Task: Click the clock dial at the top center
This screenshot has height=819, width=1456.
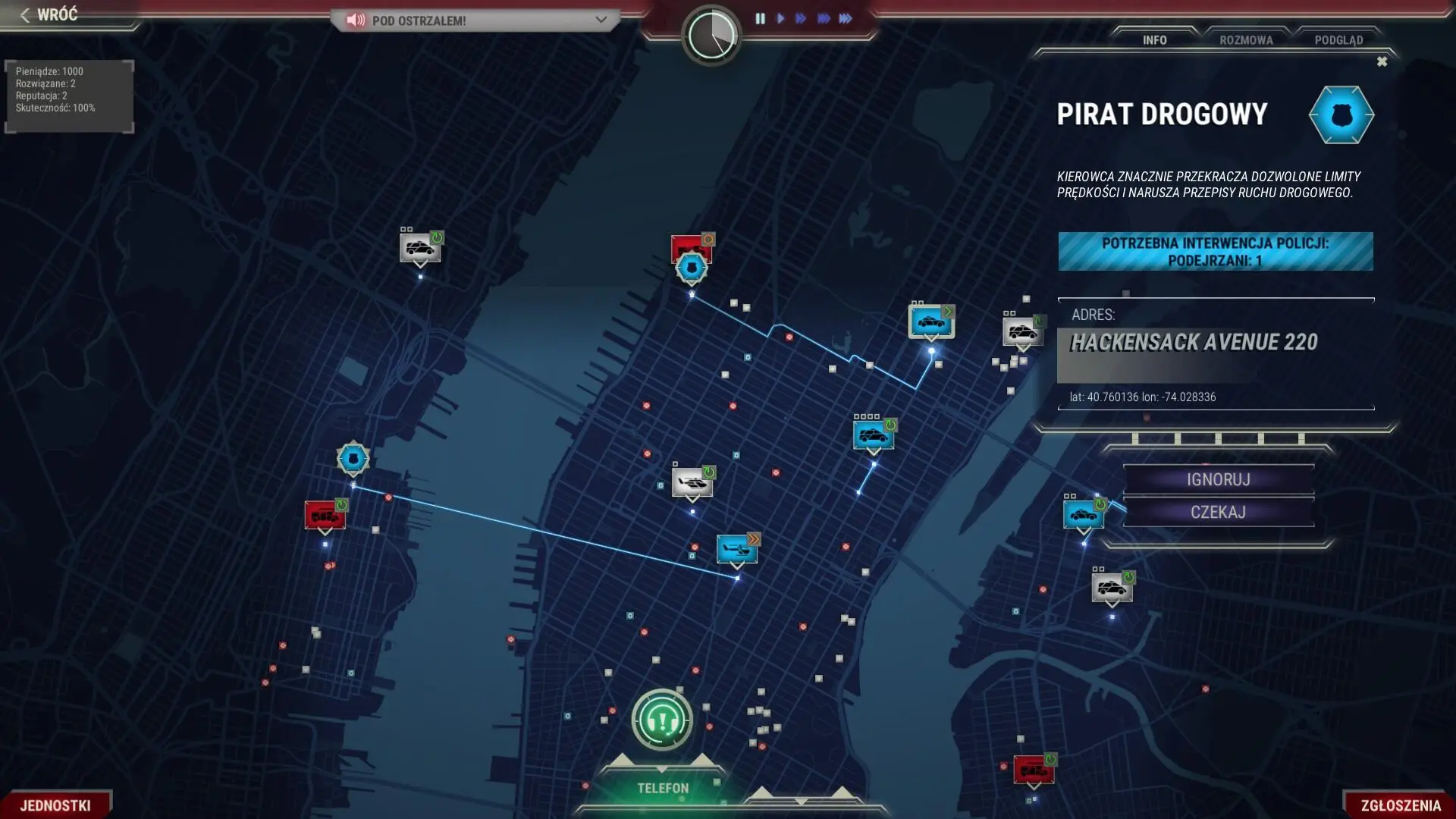Action: click(711, 36)
